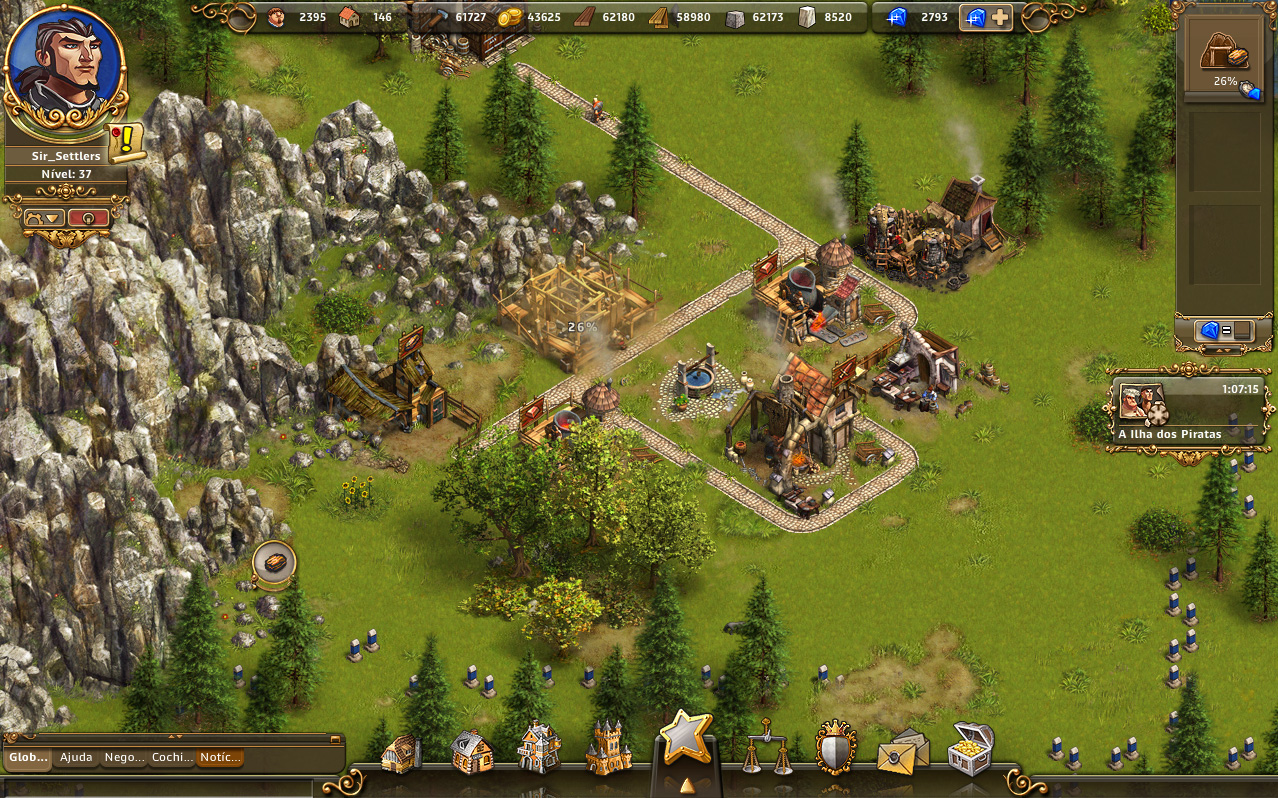Open the small wooden hut building menu
1278x798 pixels.
(401, 752)
